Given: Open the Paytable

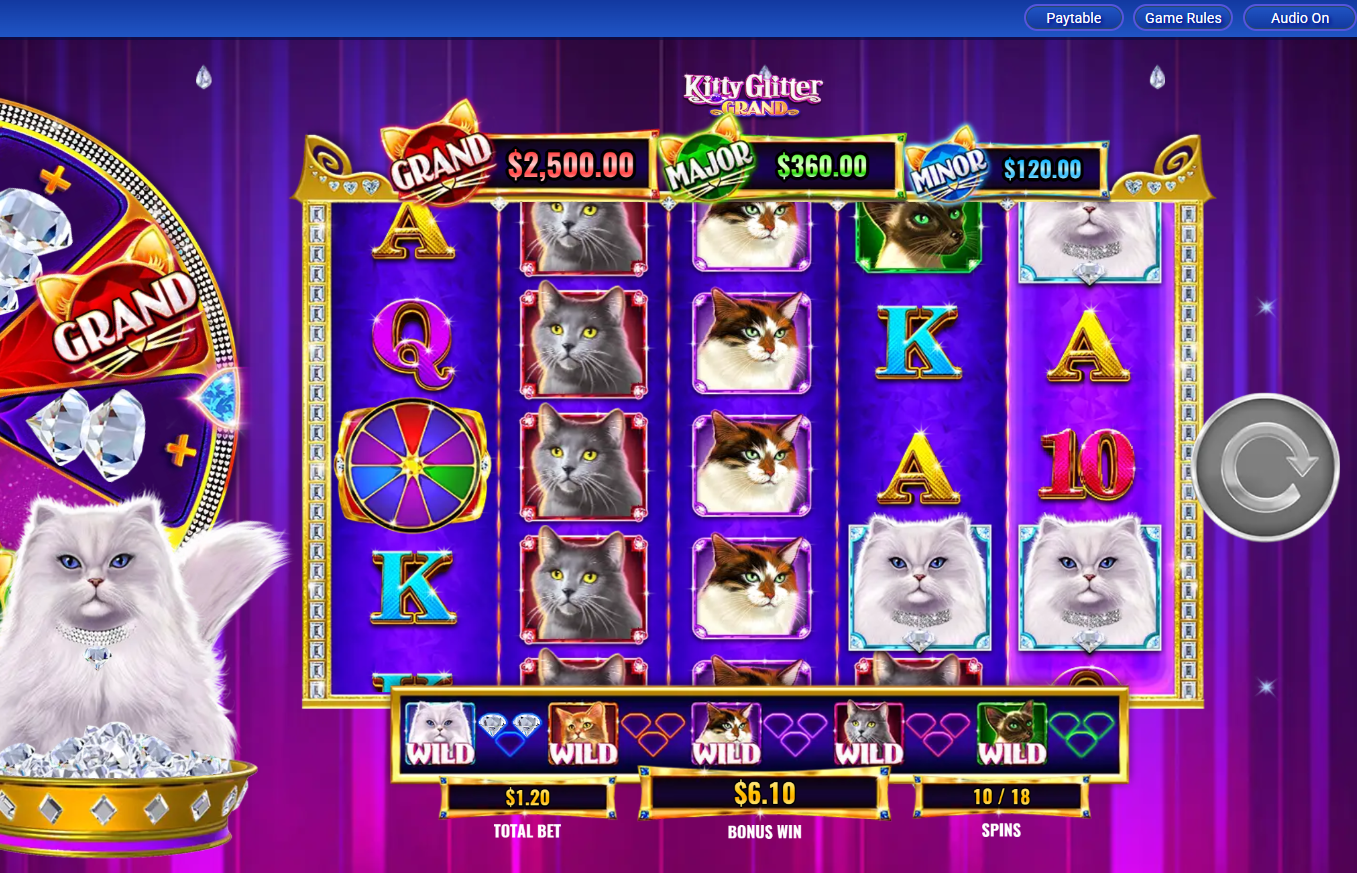Looking at the screenshot, I should tap(1073, 17).
